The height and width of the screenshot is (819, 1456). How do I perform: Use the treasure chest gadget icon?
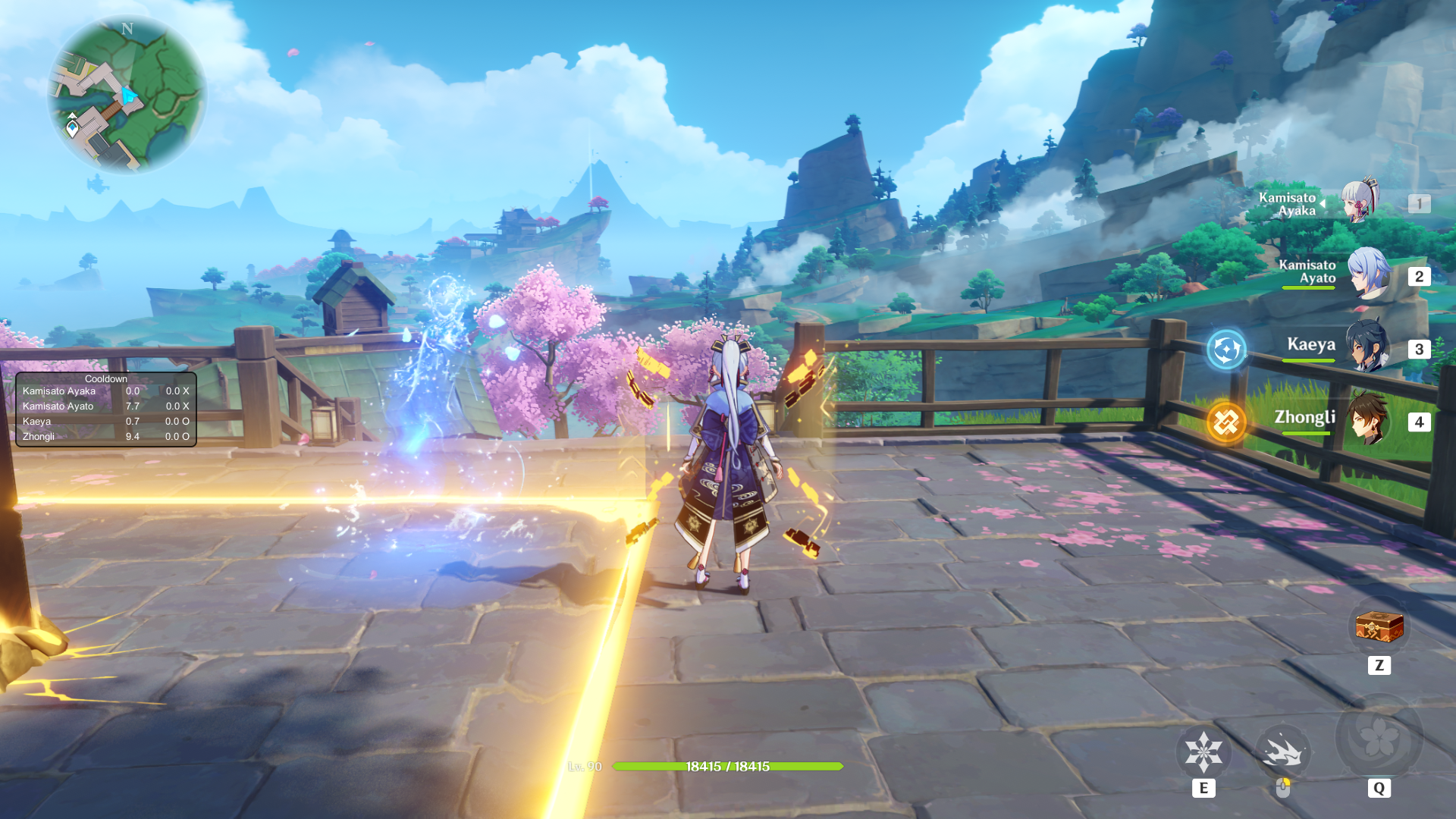point(1379,628)
